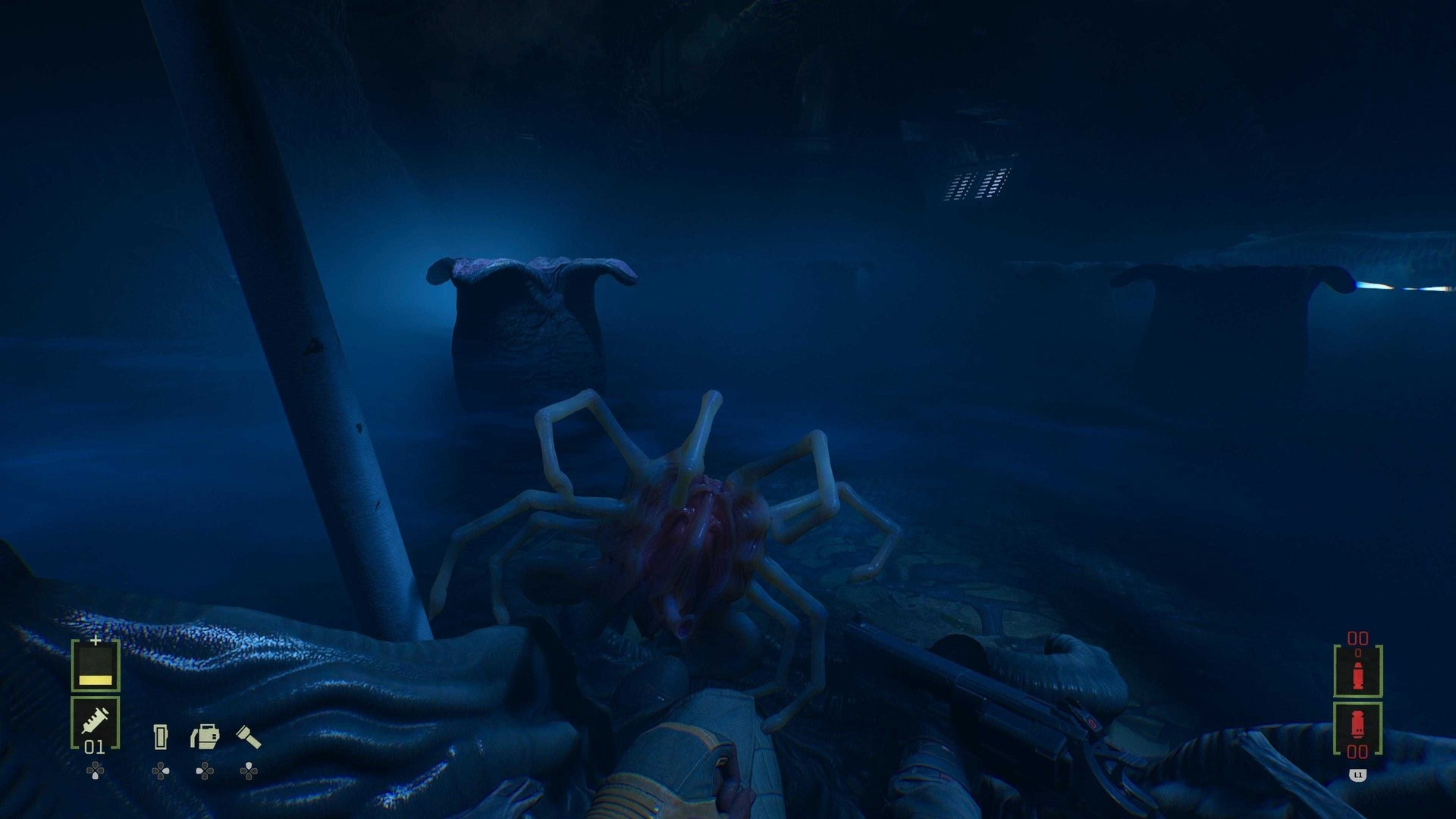Screen dimensions: 1456x819
Task: Select the red grenade round slot
Action: pyautogui.click(x=1357, y=726)
